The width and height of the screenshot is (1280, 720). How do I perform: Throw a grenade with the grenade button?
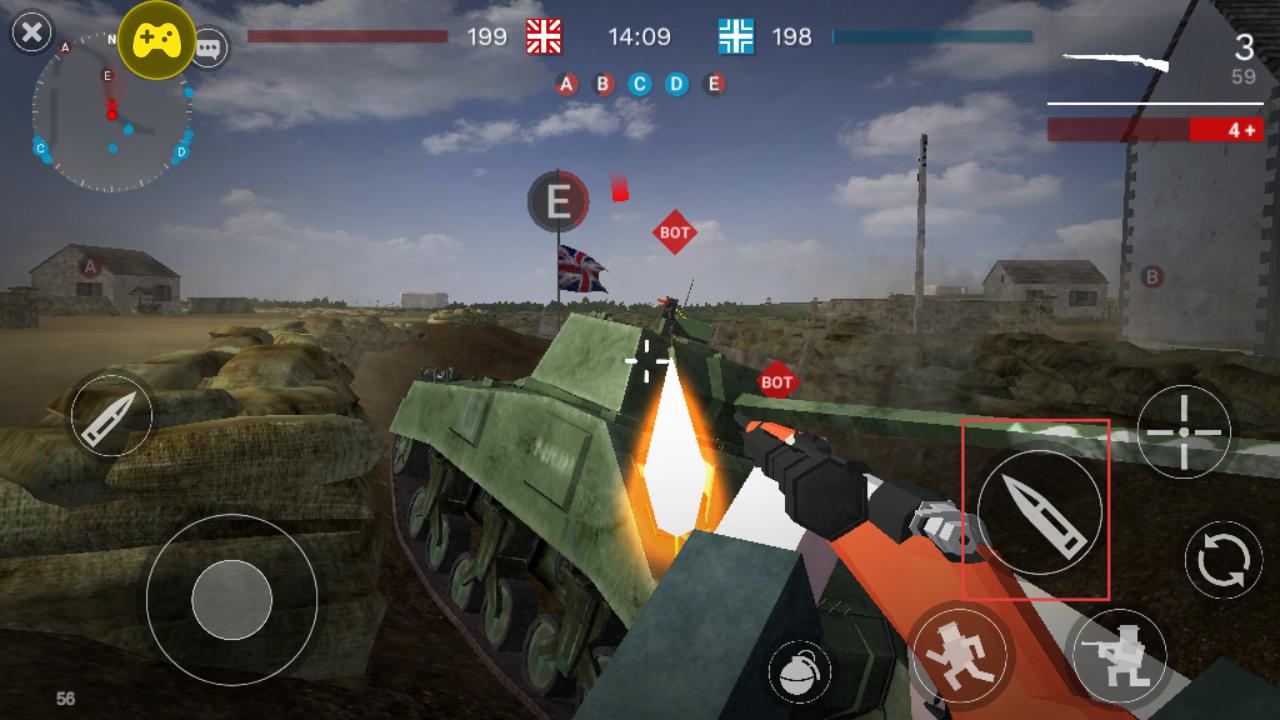pyautogui.click(x=799, y=671)
